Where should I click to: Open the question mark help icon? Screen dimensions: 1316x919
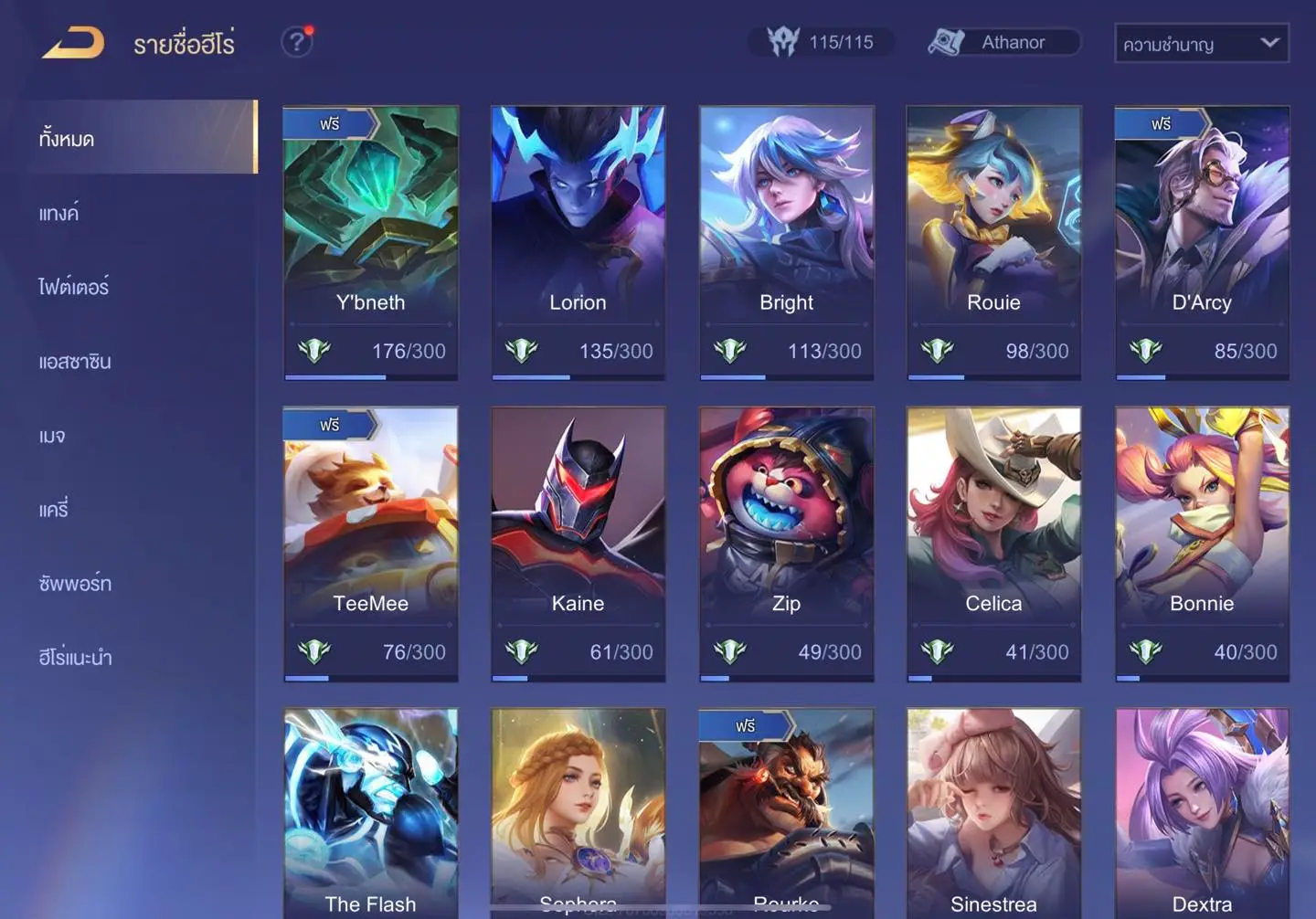pyautogui.click(x=296, y=42)
